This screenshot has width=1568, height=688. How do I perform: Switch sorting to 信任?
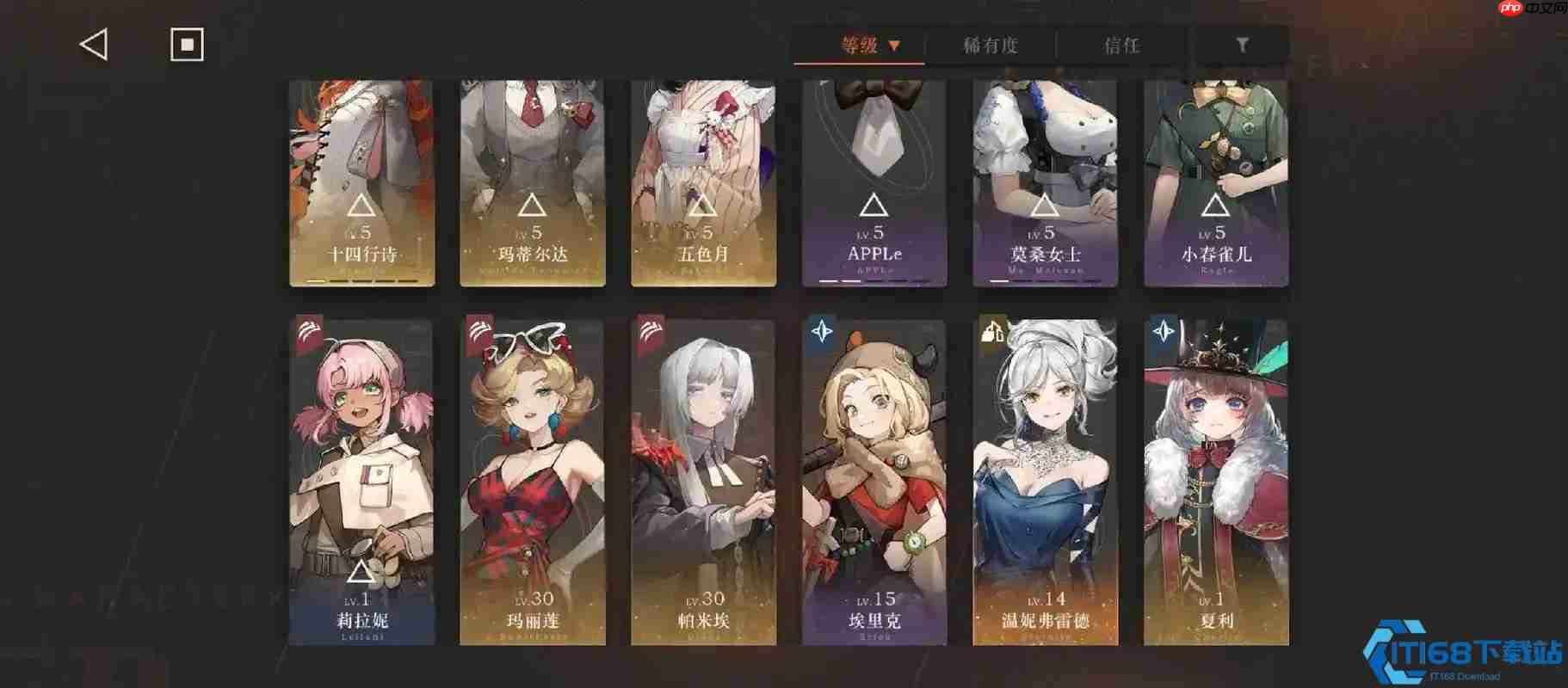[1121, 46]
